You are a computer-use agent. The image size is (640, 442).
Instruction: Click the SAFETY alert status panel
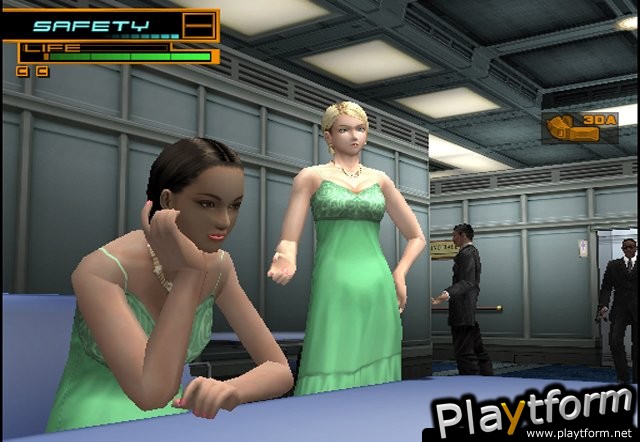click(94, 25)
